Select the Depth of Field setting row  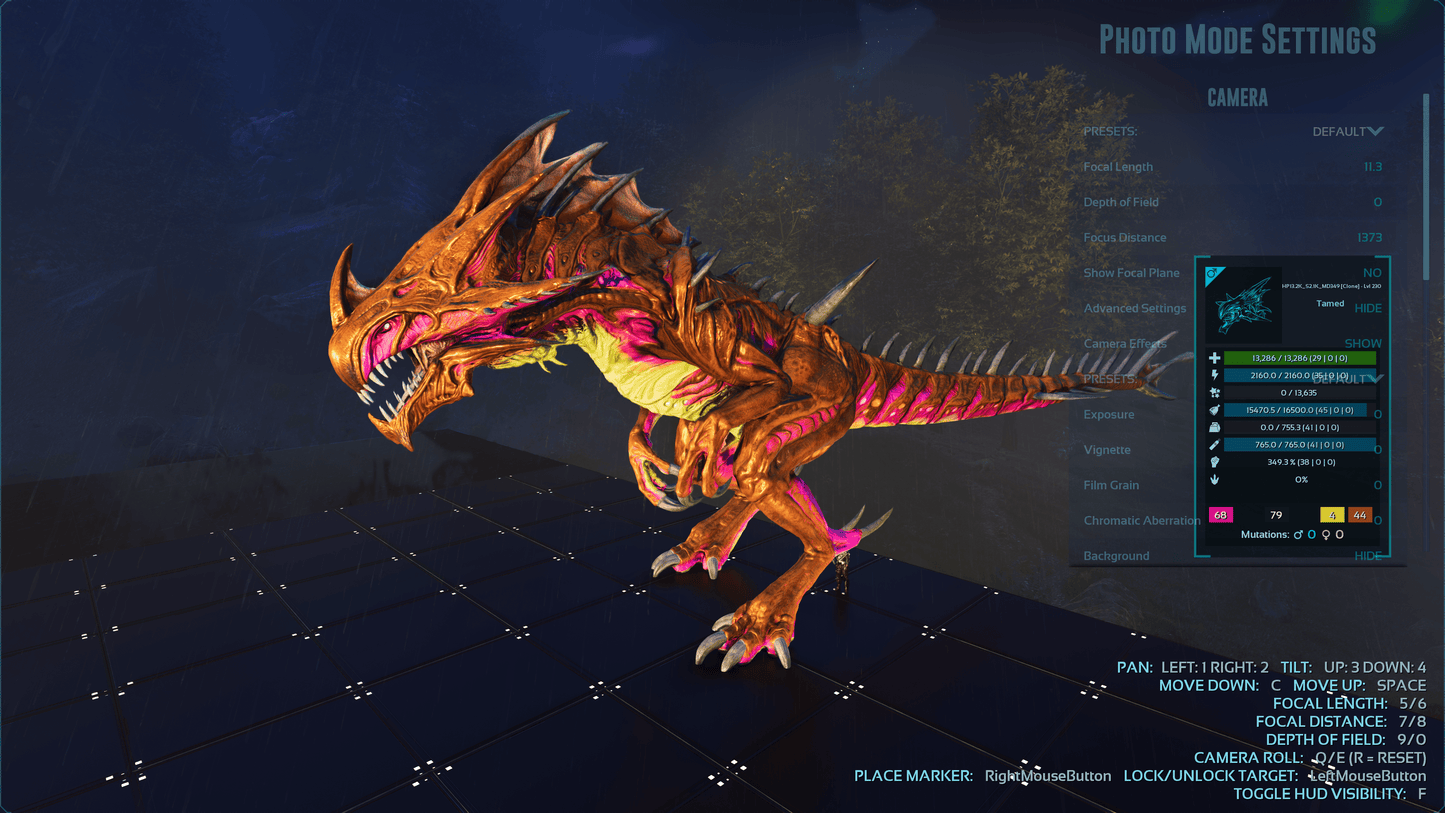point(1121,202)
